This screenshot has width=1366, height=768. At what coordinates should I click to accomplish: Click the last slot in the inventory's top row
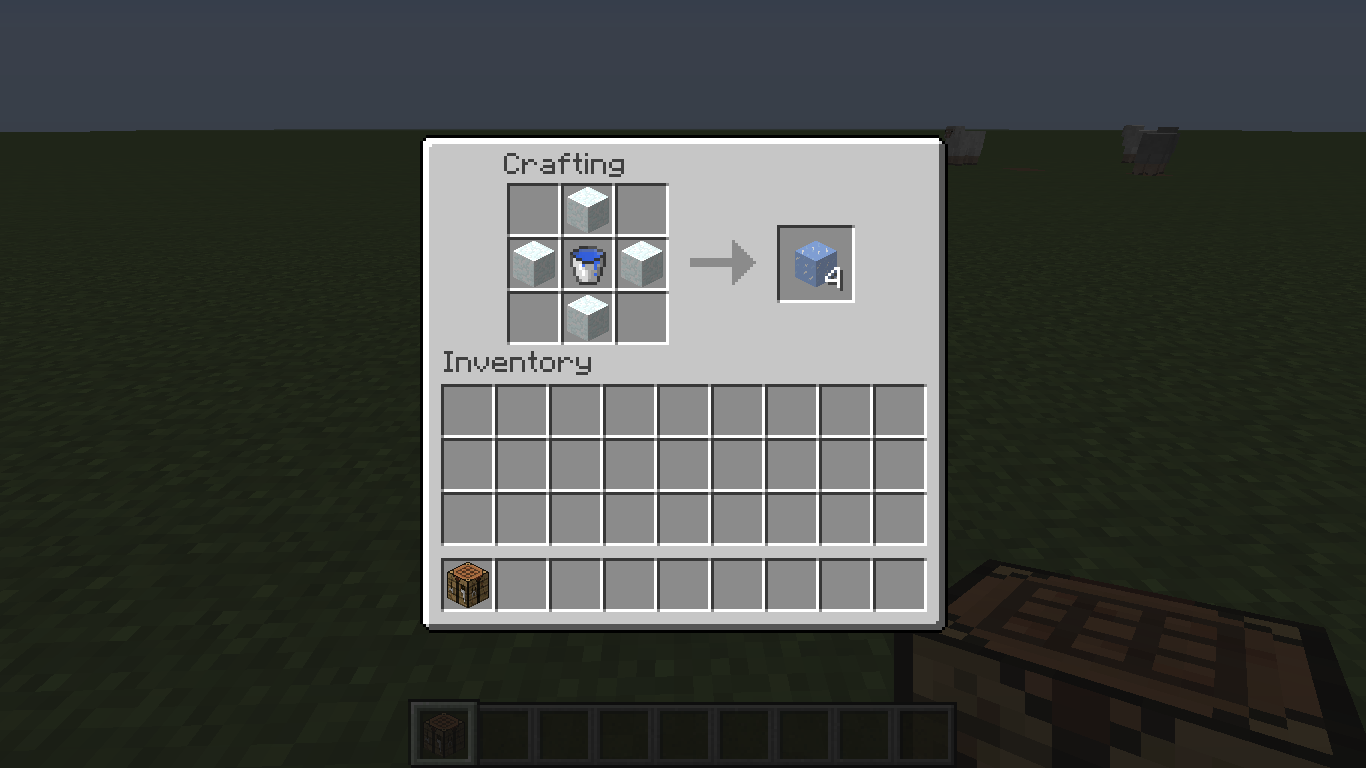click(x=898, y=411)
